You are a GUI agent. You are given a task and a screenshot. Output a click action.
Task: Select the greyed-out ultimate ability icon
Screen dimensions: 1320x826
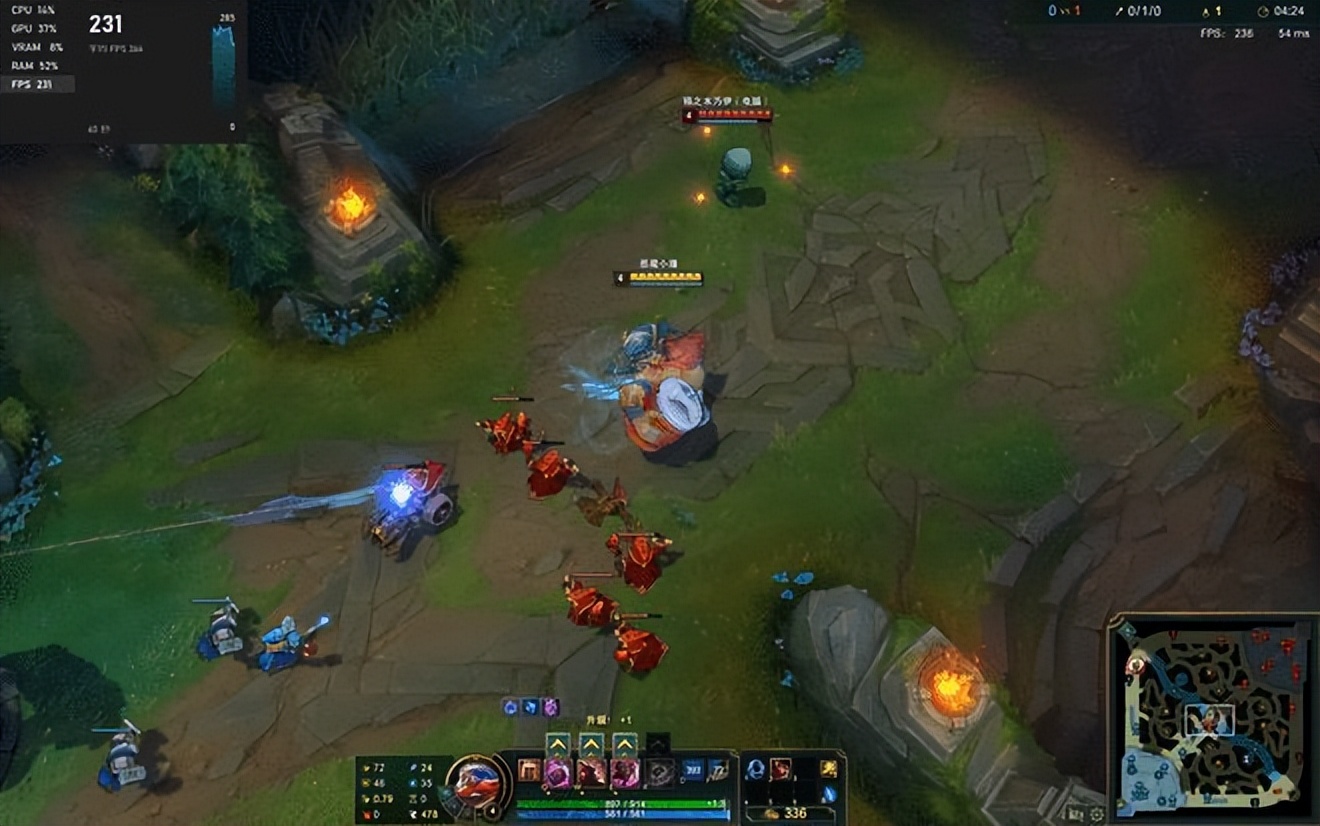tap(659, 772)
